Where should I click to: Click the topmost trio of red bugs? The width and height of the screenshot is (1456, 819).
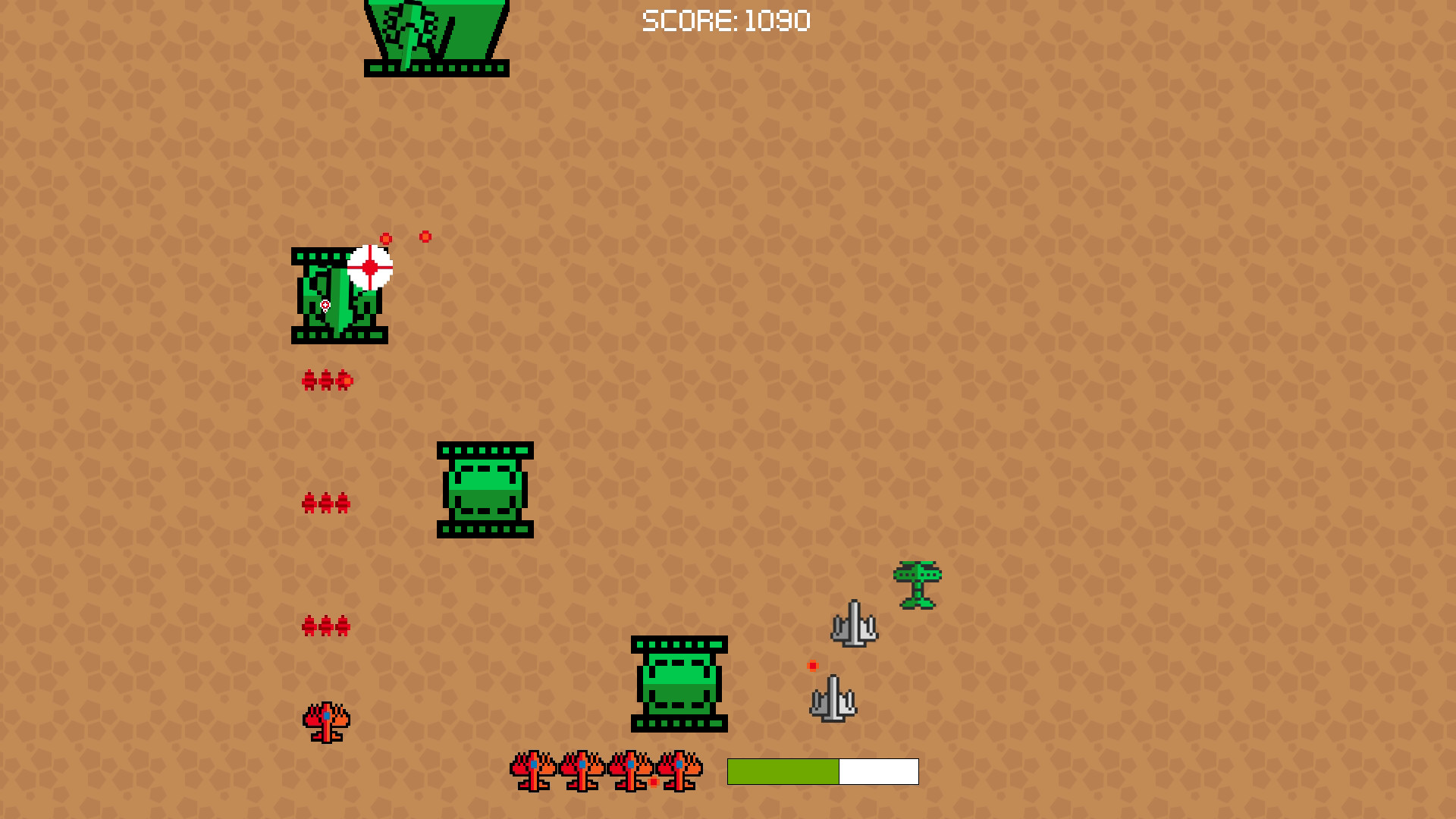[x=326, y=381]
